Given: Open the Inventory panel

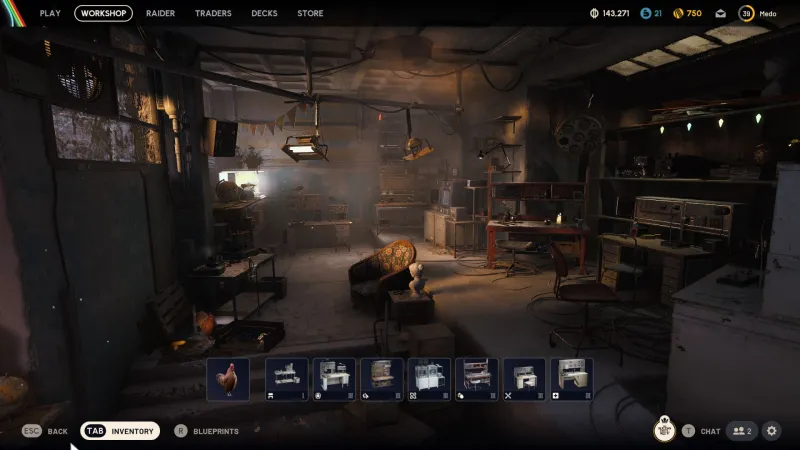Looking at the screenshot, I should coord(120,431).
